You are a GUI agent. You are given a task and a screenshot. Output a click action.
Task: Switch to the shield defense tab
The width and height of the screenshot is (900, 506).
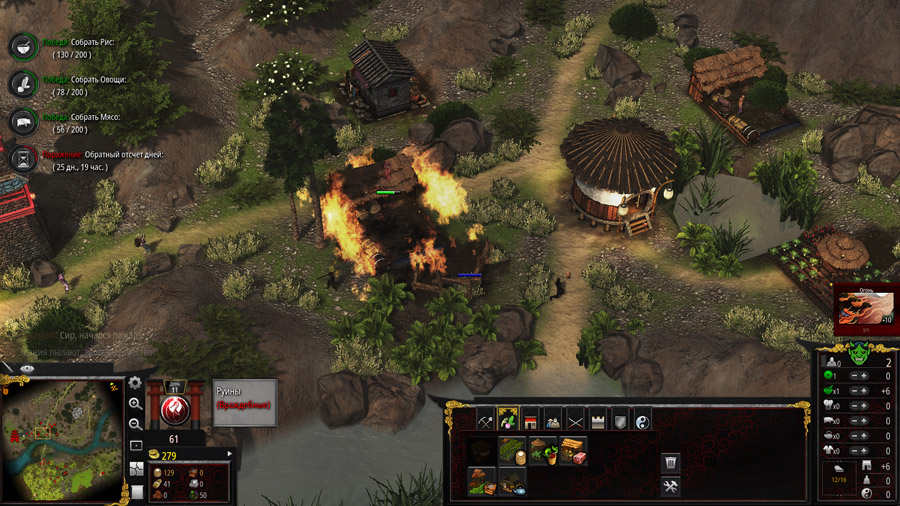[619, 419]
